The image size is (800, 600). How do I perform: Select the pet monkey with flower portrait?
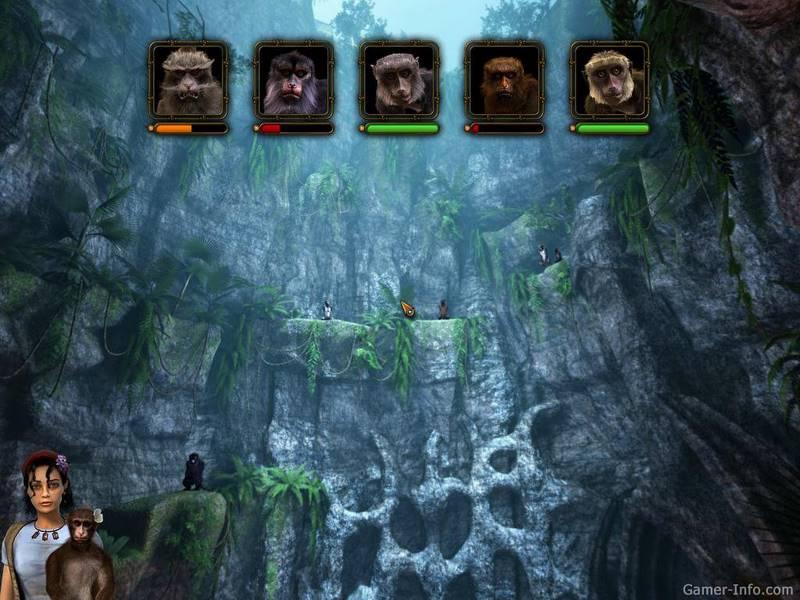coord(80,555)
